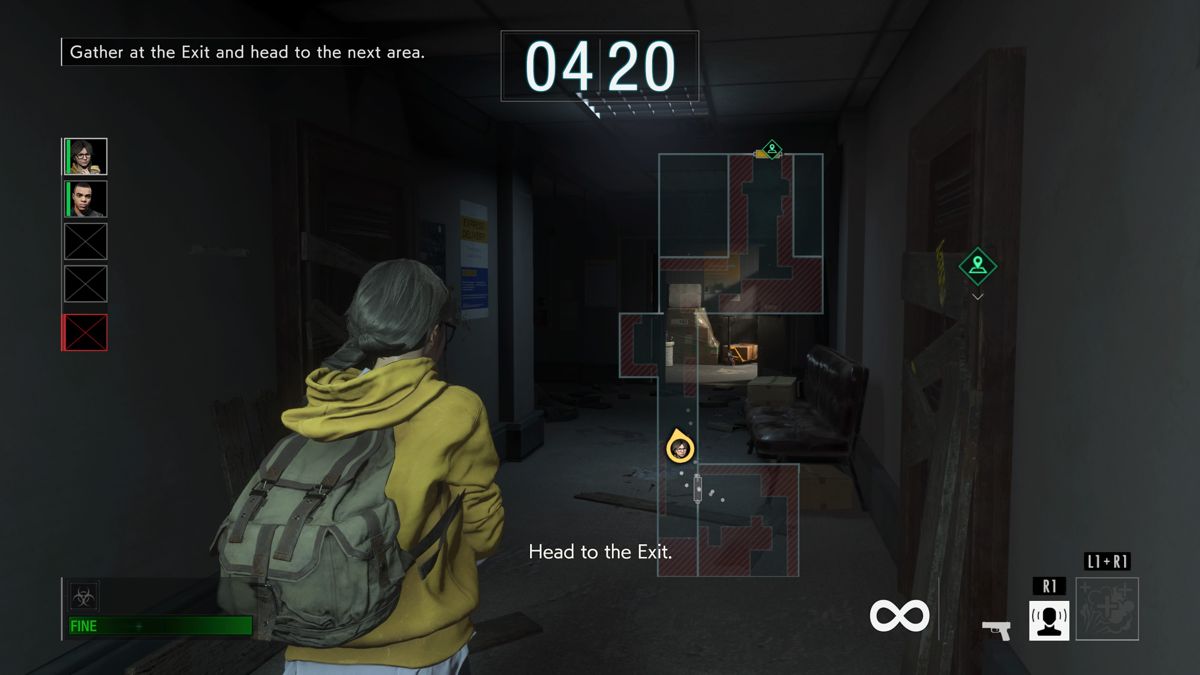The image size is (1200, 675).
Task: Click the green exit waypoint marker
Action: pyautogui.click(x=977, y=266)
